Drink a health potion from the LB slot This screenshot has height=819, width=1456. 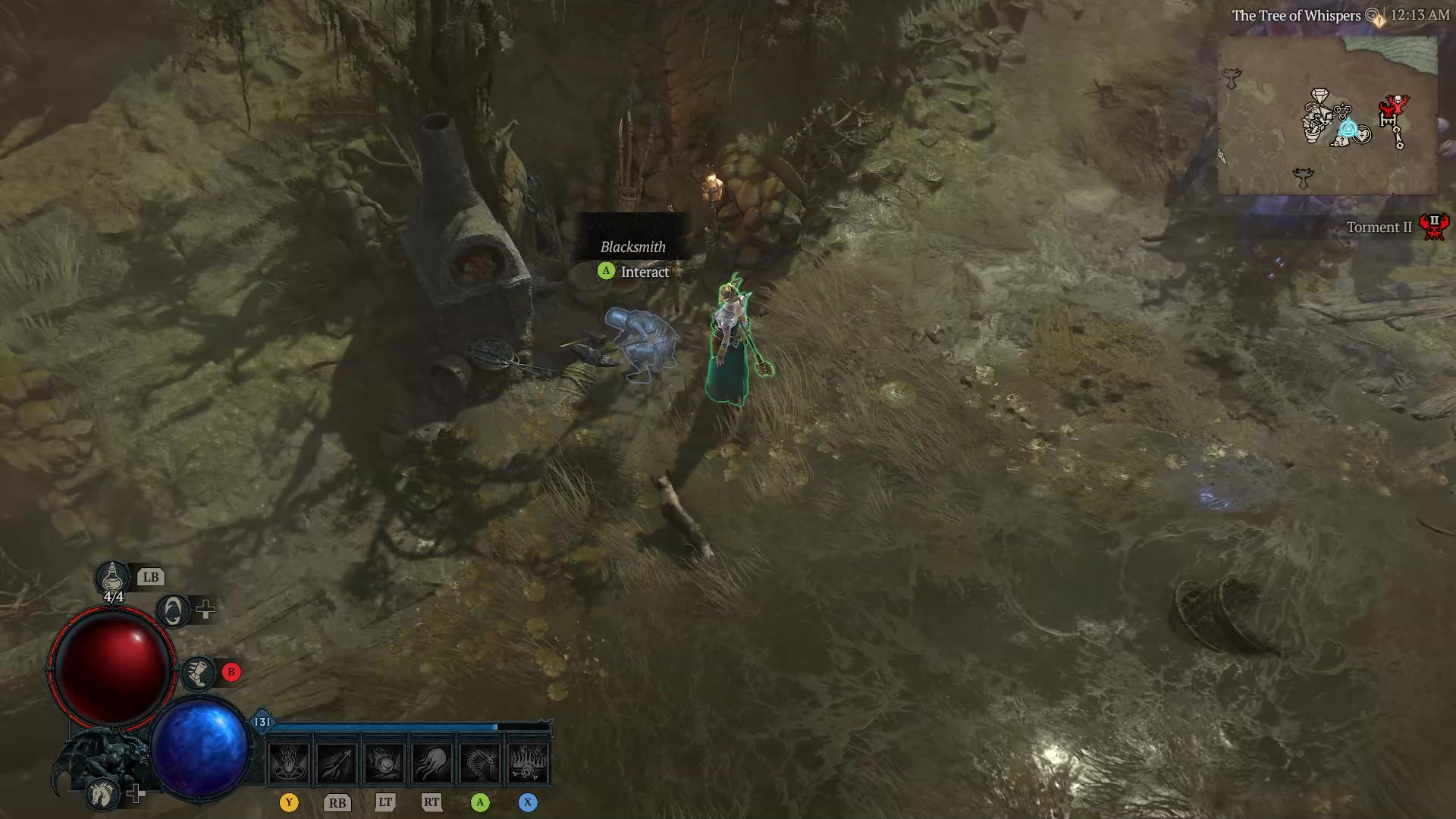click(111, 577)
